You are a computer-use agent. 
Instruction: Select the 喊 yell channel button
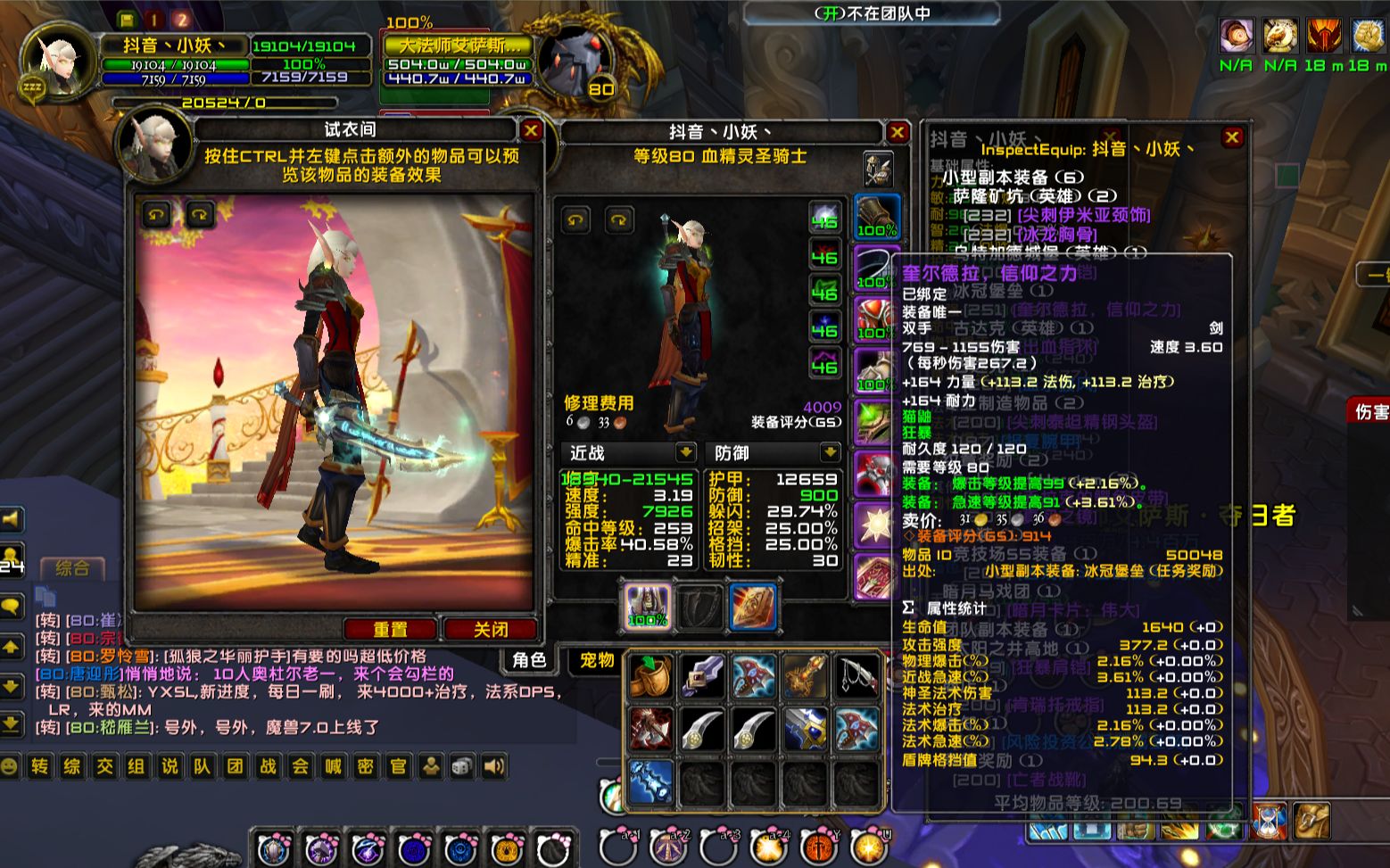click(333, 766)
